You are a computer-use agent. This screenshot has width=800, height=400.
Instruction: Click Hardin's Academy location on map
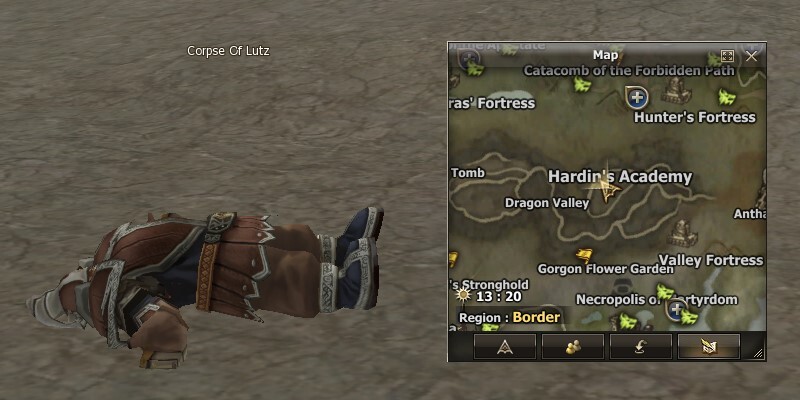(620, 177)
